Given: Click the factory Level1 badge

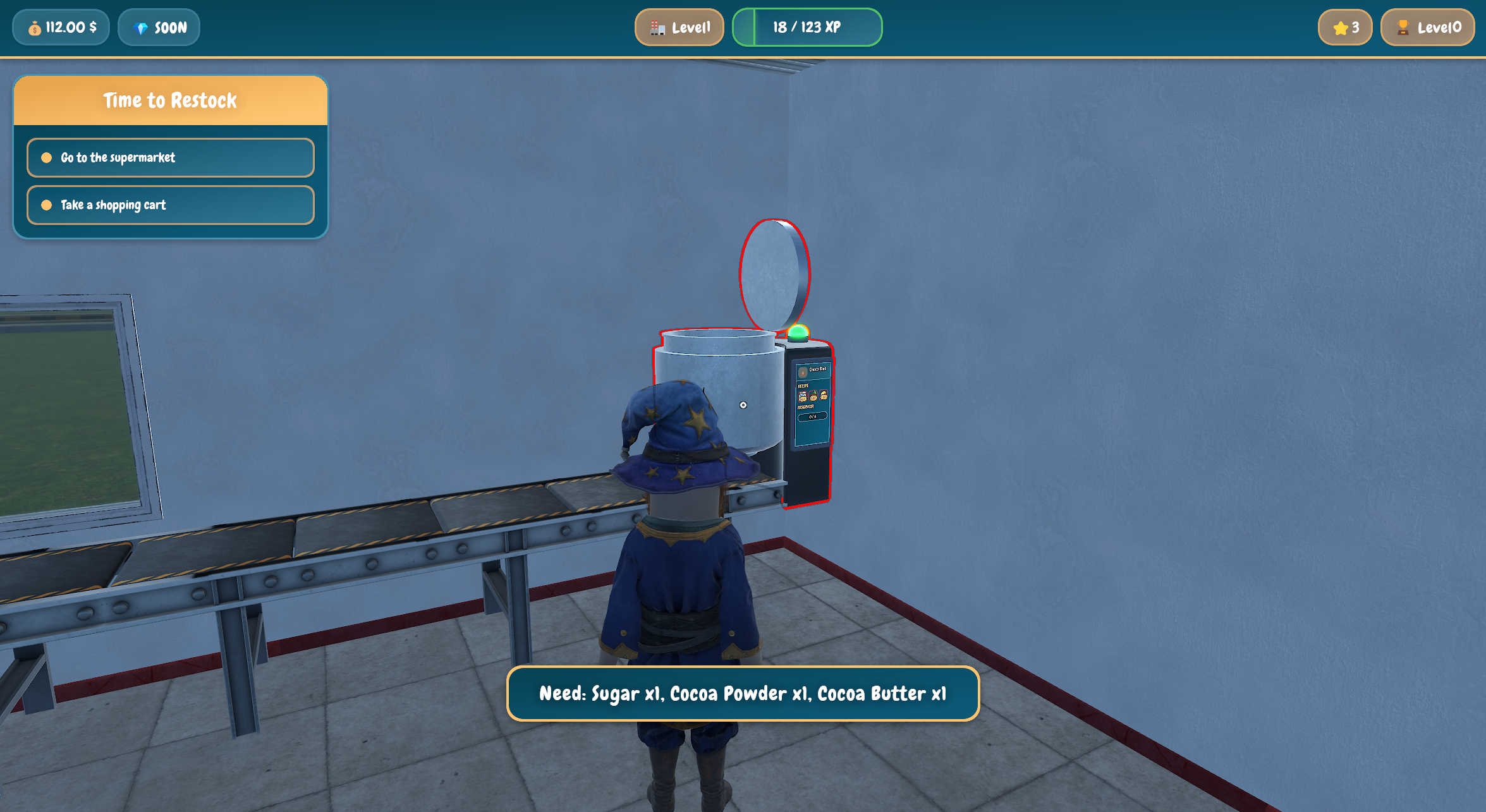Looking at the screenshot, I should point(679,27).
